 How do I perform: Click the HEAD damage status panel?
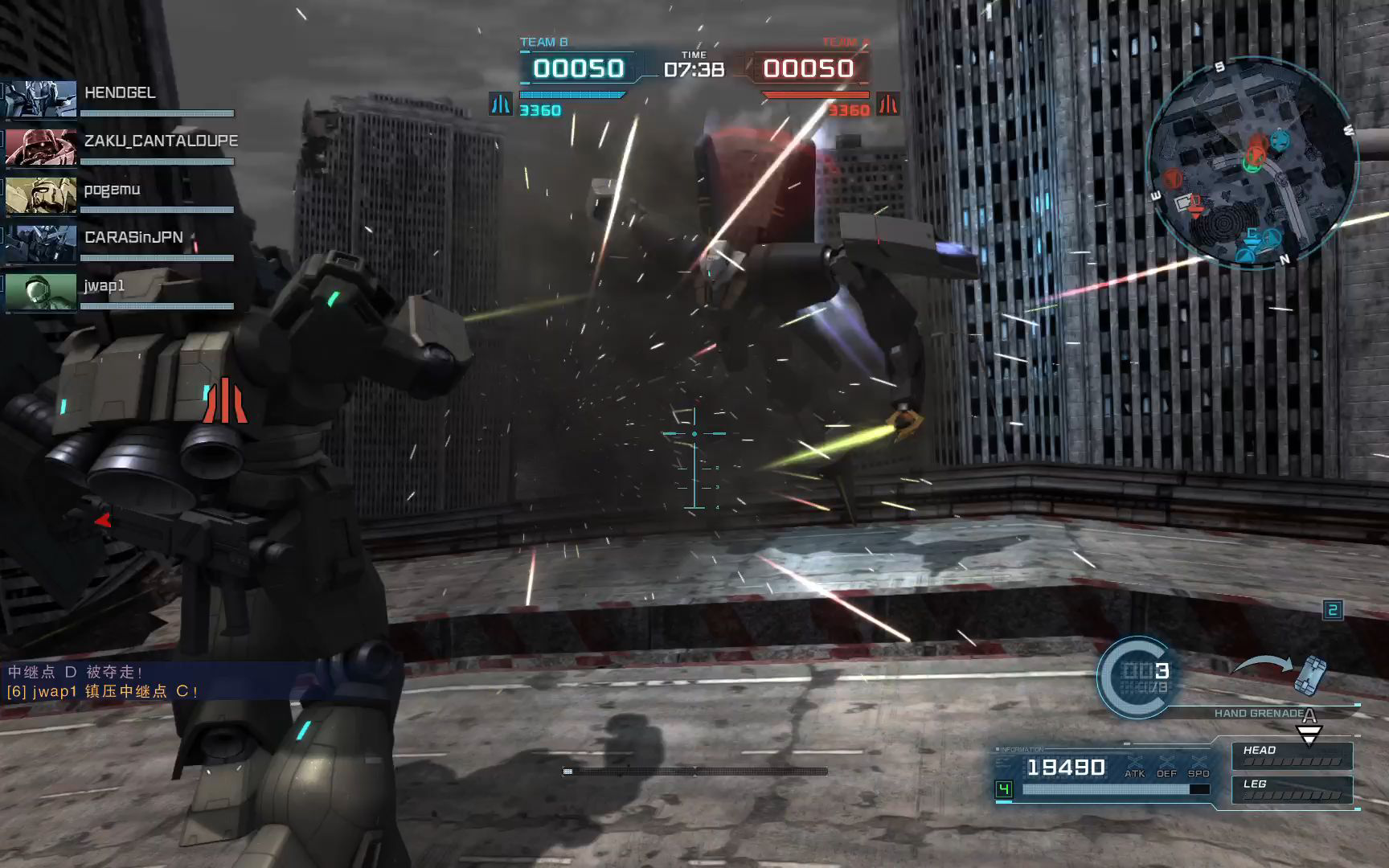coord(1292,755)
